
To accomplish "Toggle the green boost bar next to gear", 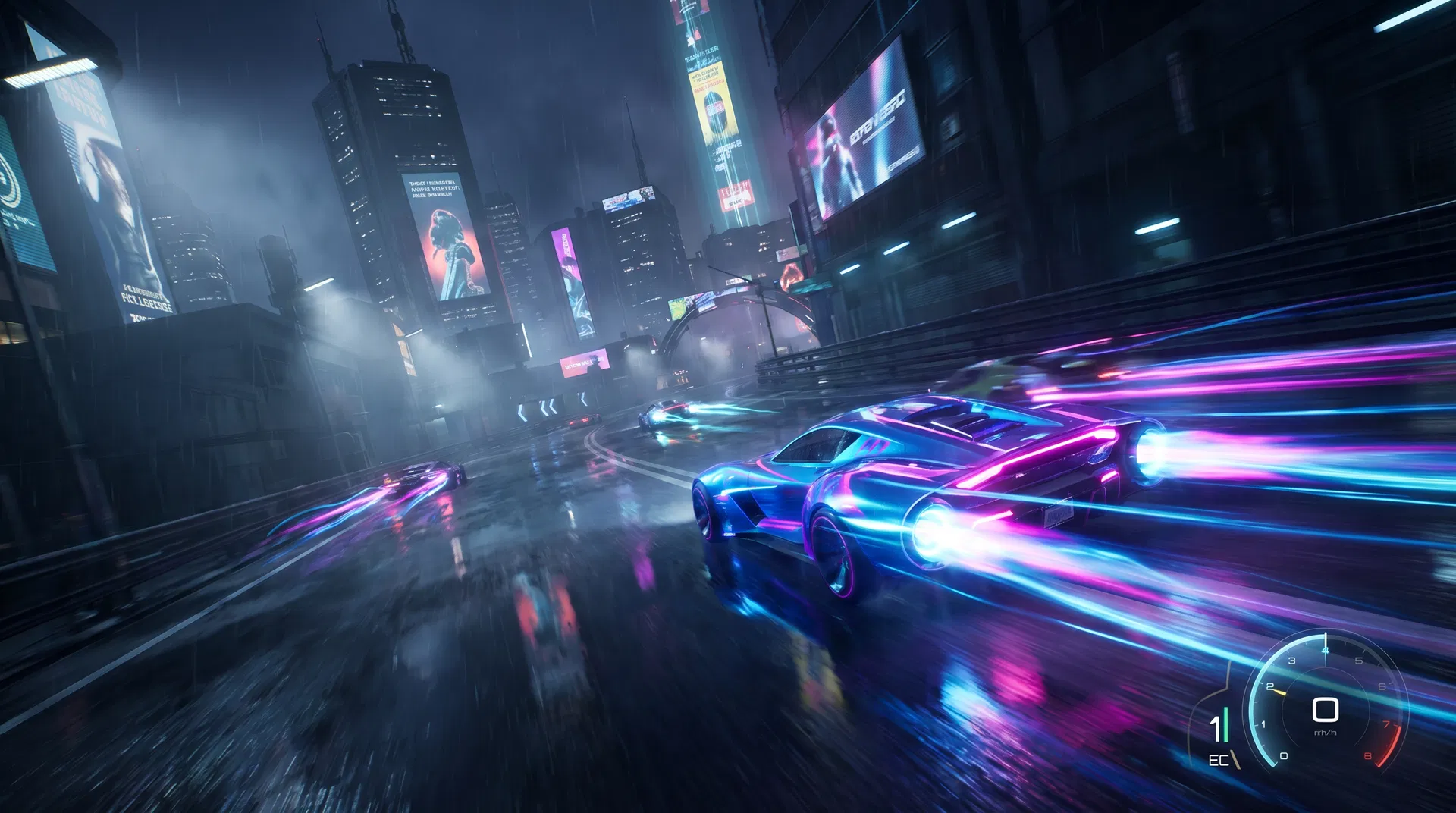I will click(1225, 724).
